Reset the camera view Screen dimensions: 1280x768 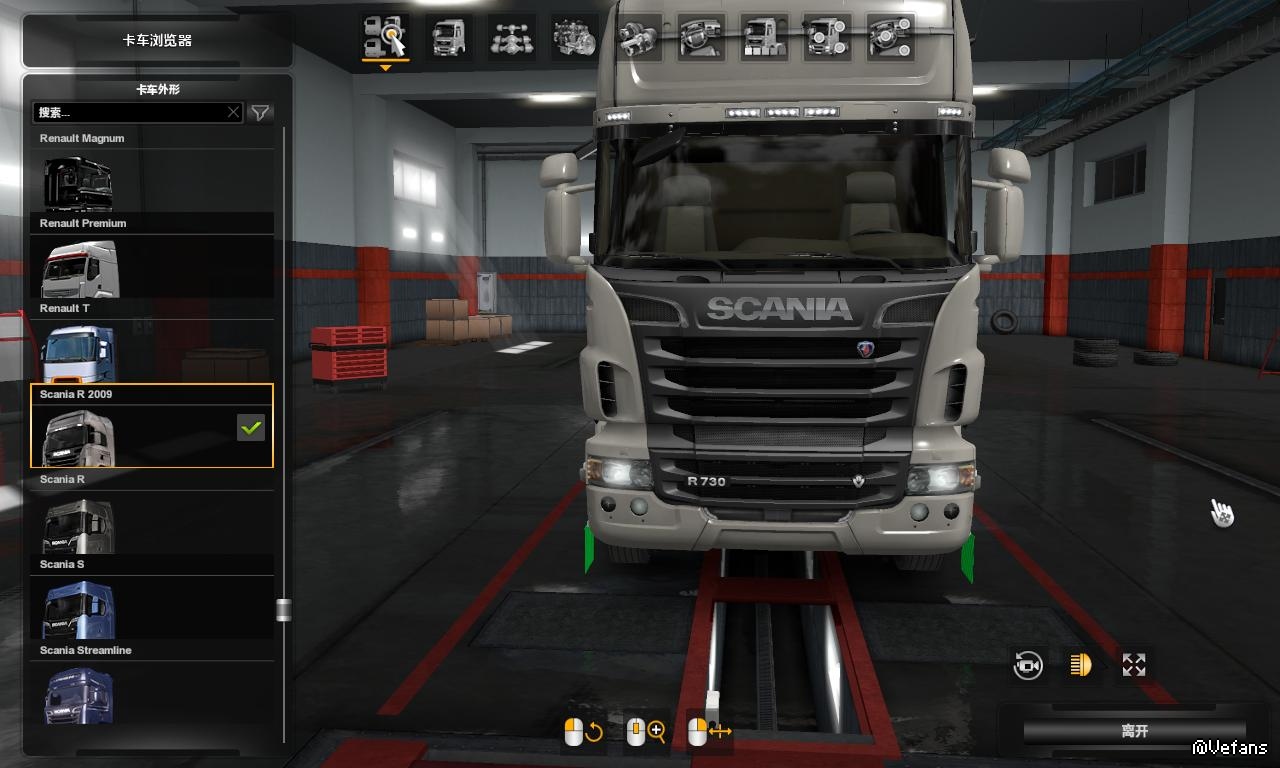click(1028, 665)
